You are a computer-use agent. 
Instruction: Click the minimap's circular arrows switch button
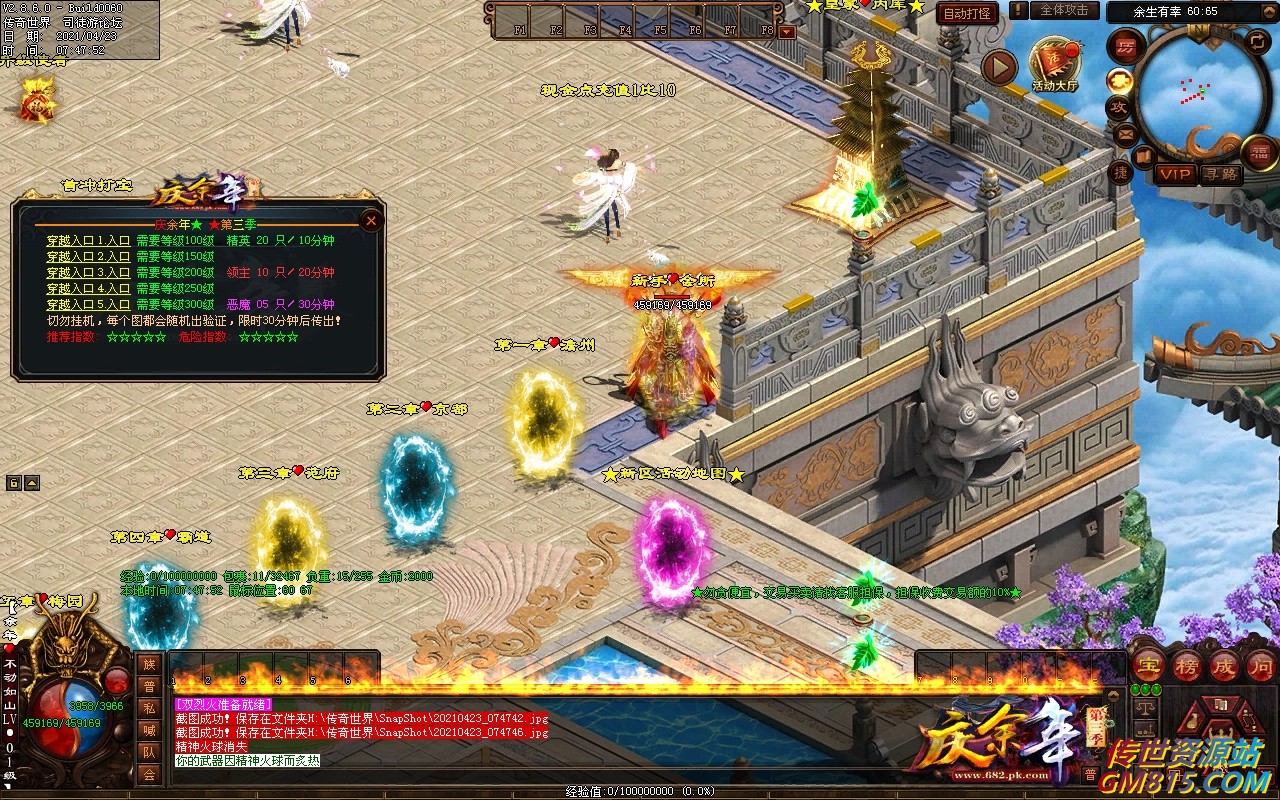pos(1258,41)
